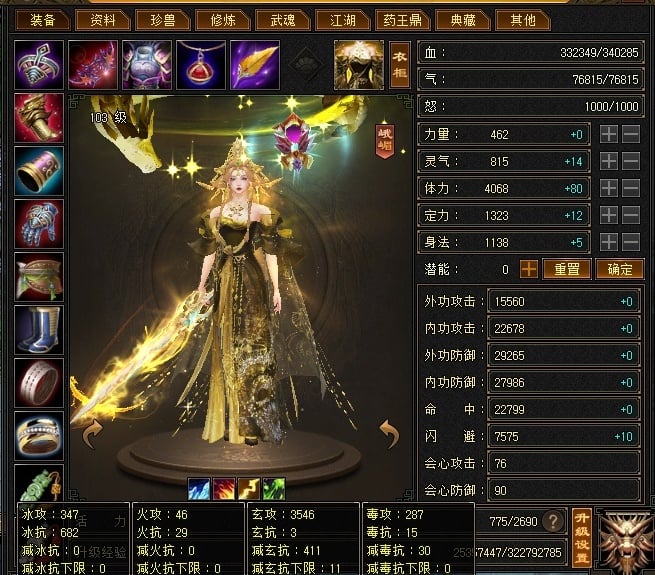Confirm stat allocation with 确定

pyautogui.click(x=620, y=269)
